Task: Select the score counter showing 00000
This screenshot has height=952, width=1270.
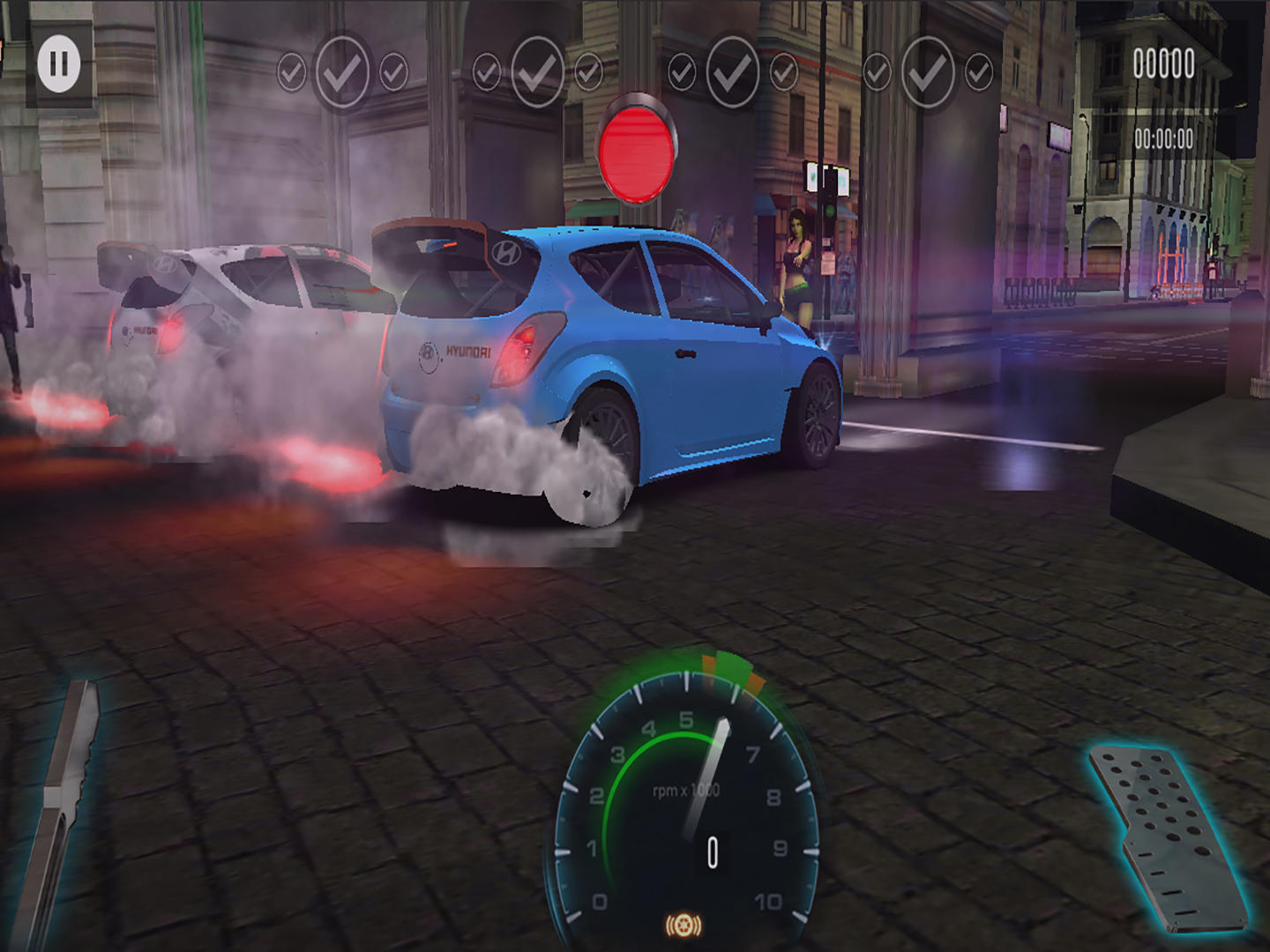Action: point(1162,64)
